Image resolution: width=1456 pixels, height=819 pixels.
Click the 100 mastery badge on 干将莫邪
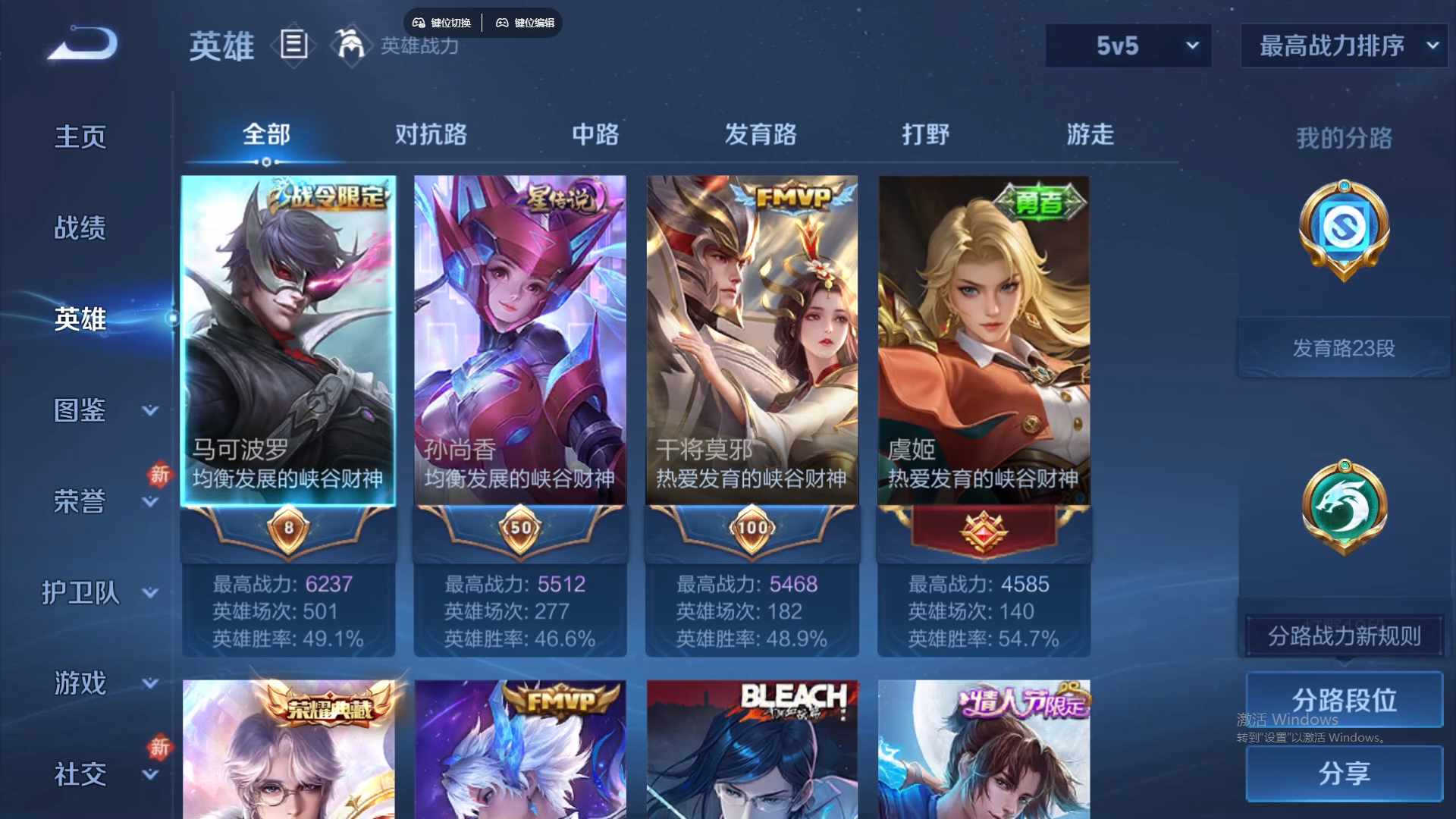pyautogui.click(x=751, y=529)
